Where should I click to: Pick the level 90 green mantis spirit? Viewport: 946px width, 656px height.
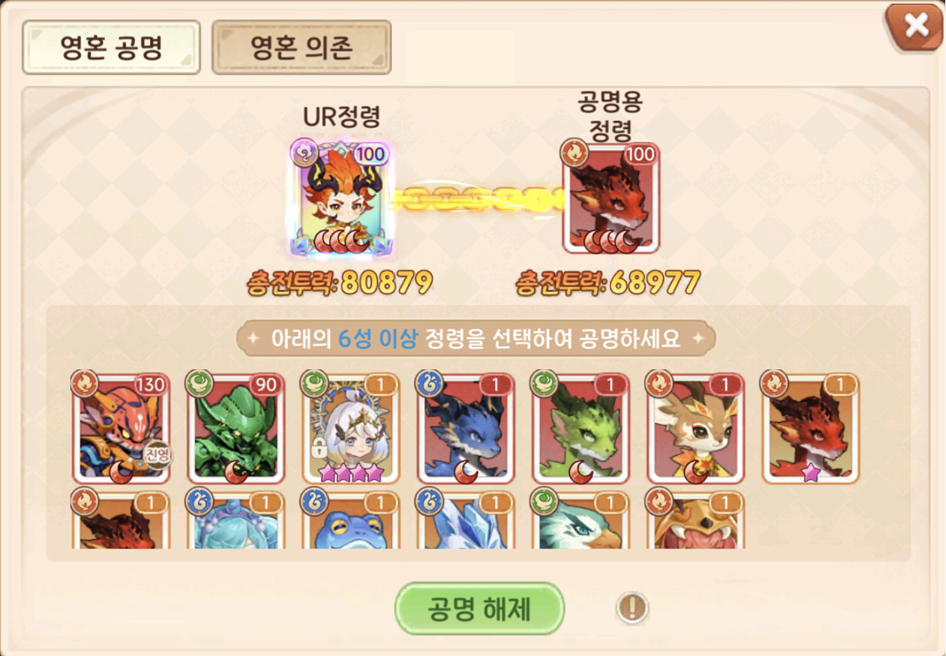tap(236, 429)
